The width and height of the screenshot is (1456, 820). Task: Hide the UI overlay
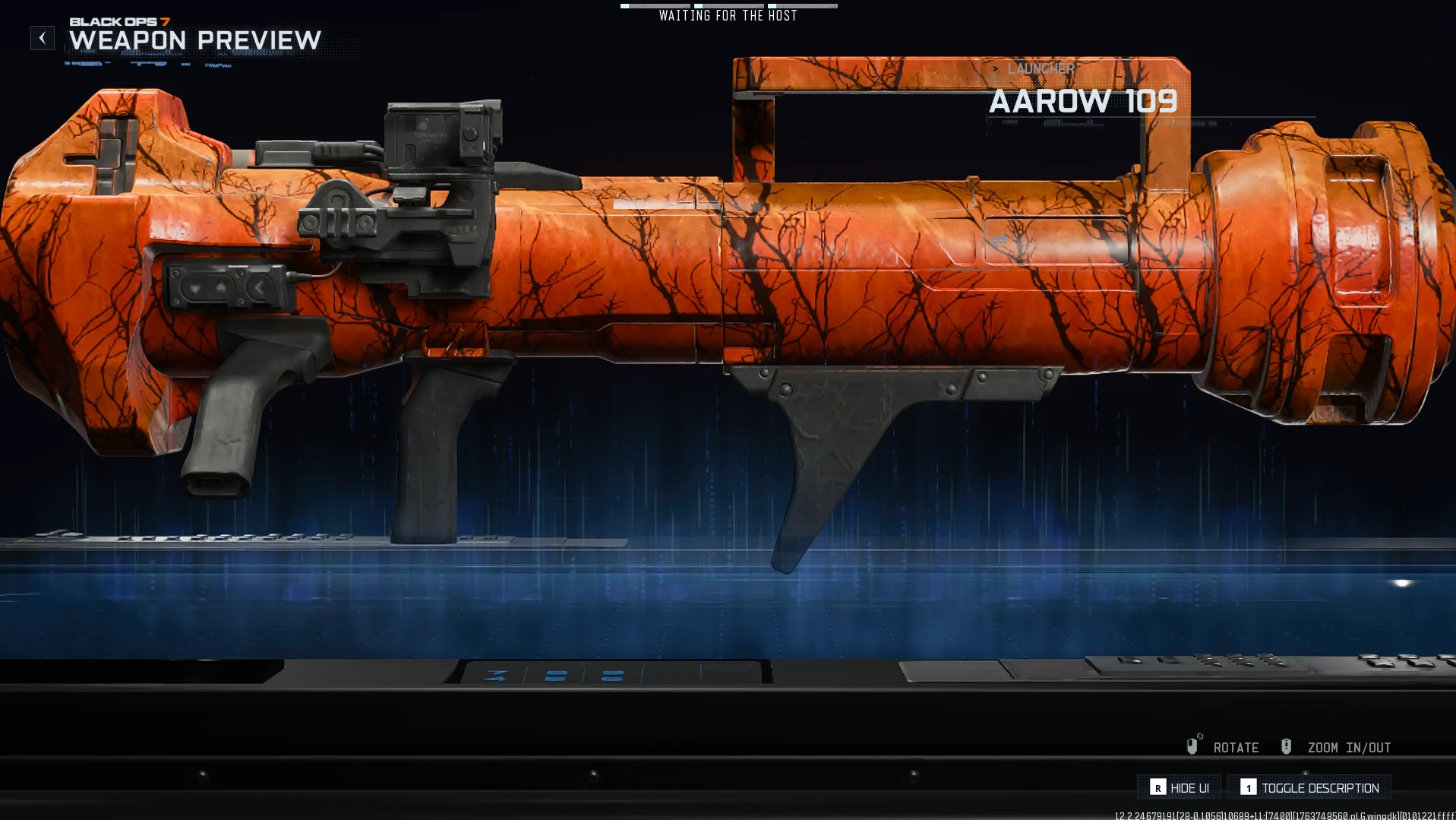pyautogui.click(x=1180, y=787)
